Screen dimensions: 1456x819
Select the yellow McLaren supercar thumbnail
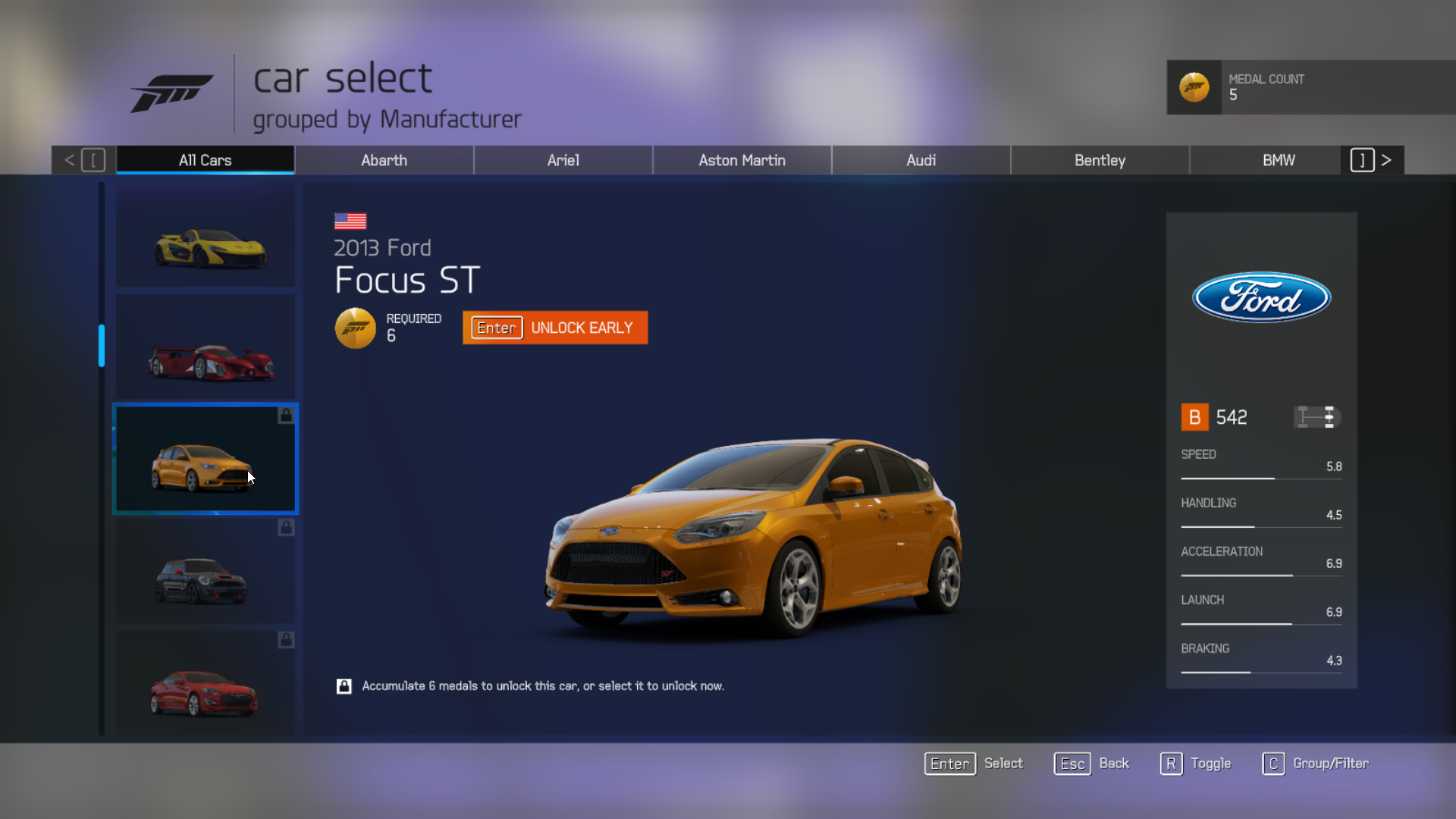pyautogui.click(x=206, y=237)
